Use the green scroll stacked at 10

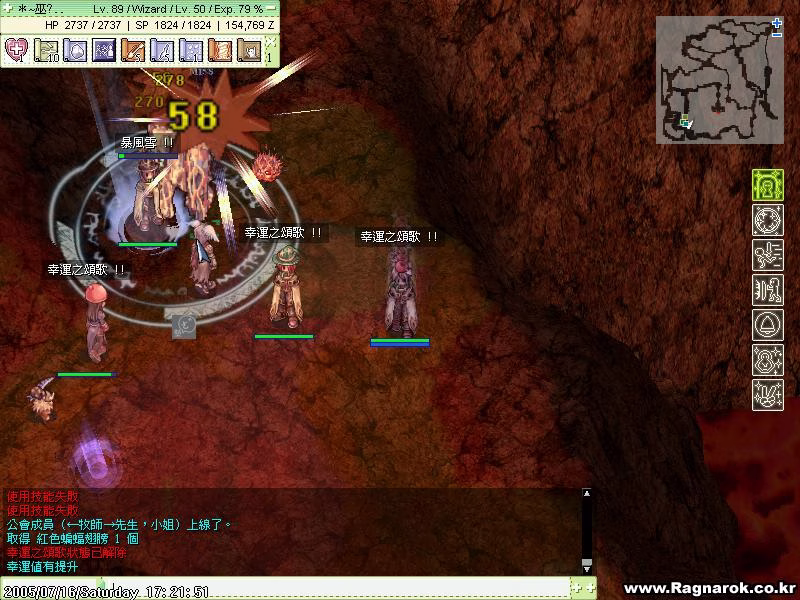coord(46,49)
